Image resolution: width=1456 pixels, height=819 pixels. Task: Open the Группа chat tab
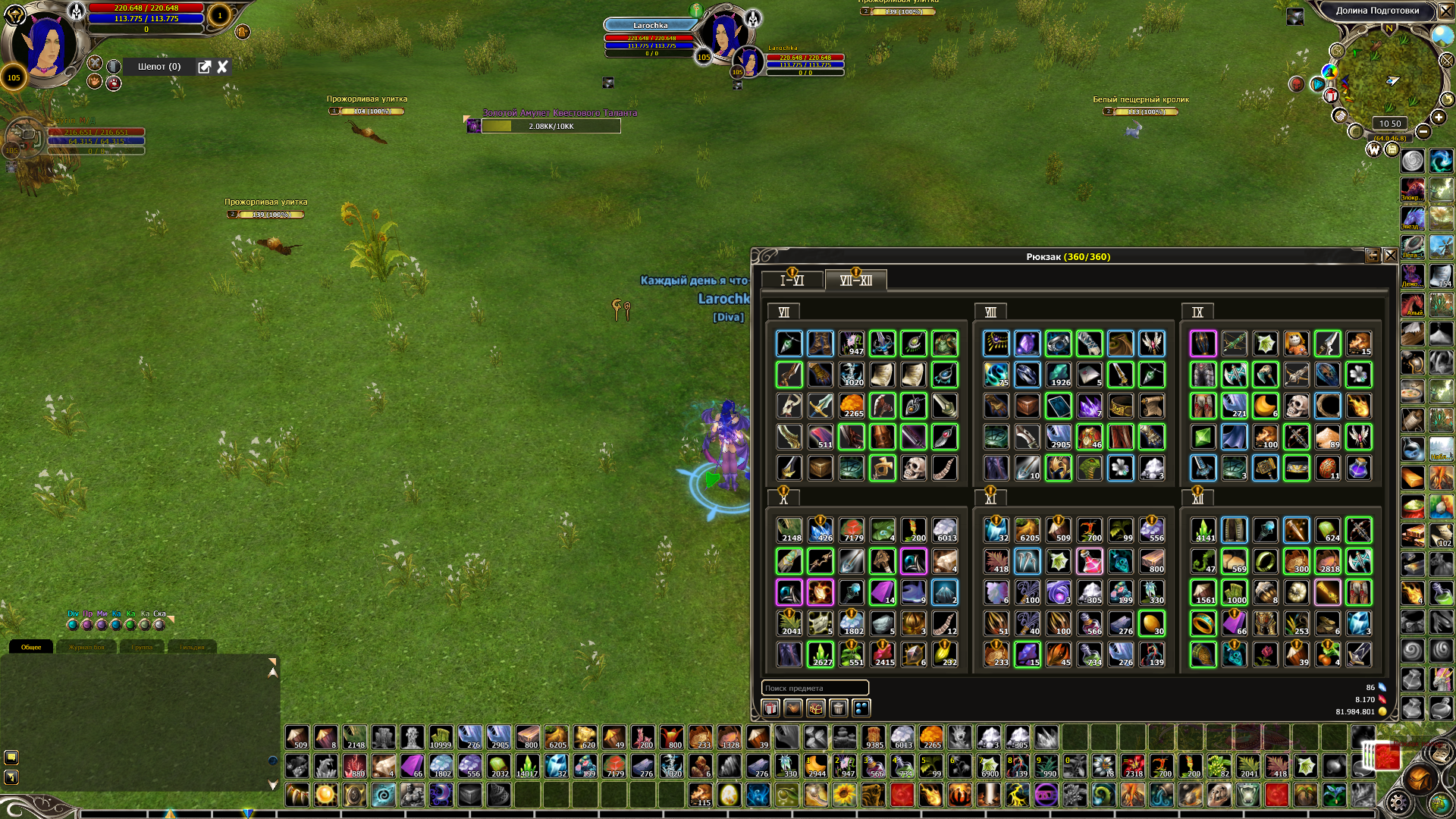click(x=142, y=647)
